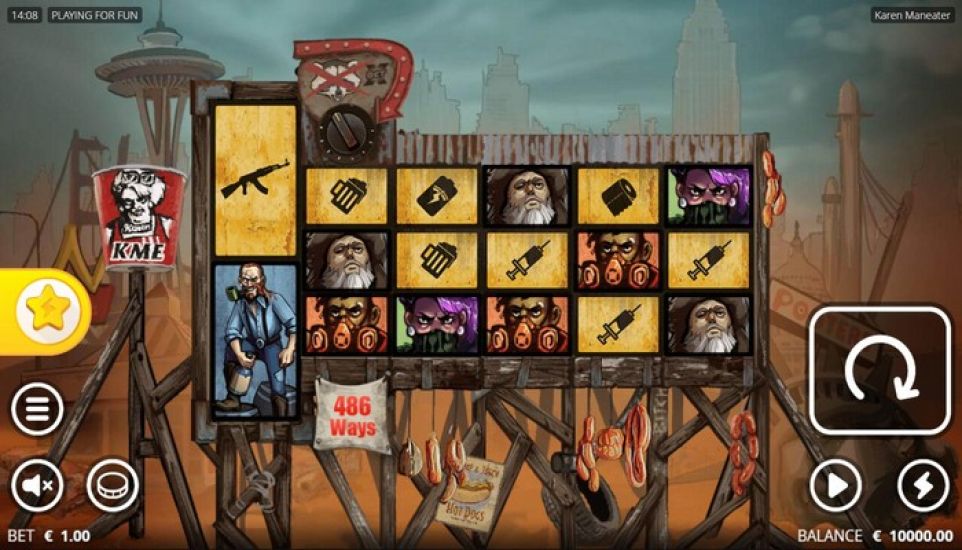Open the hamburger menu
Image resolution: width=962 pixels, height=550 pixels.
coord(37,409)
